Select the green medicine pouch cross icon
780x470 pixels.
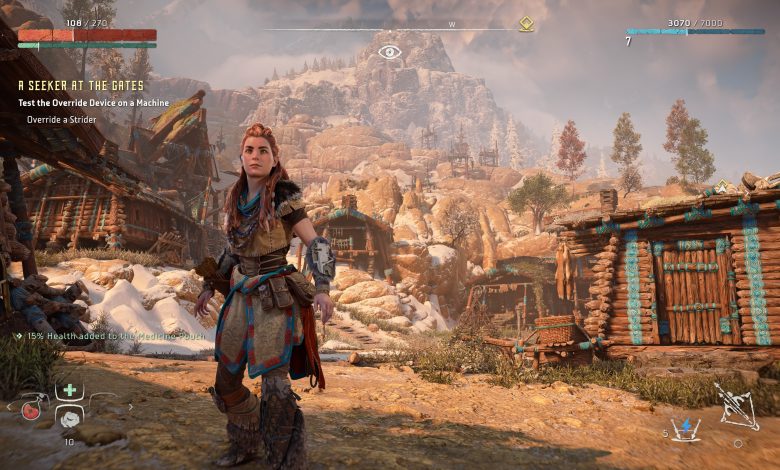pyautogui.click(x=69, y=391)
